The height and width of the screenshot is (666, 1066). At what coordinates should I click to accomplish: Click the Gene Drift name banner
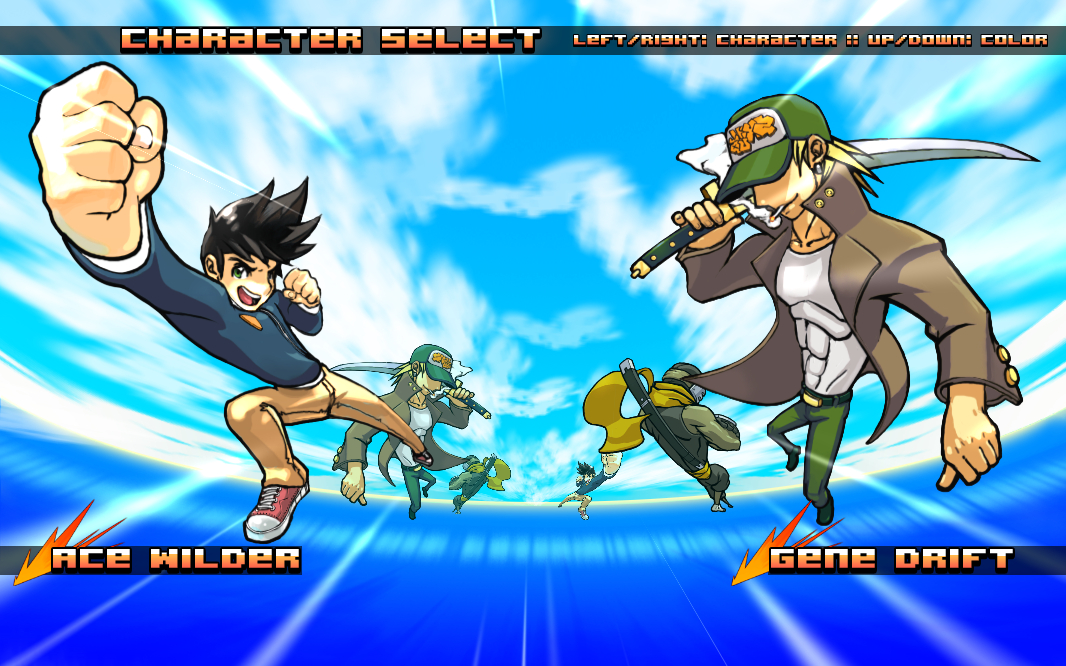coord(892,559)
